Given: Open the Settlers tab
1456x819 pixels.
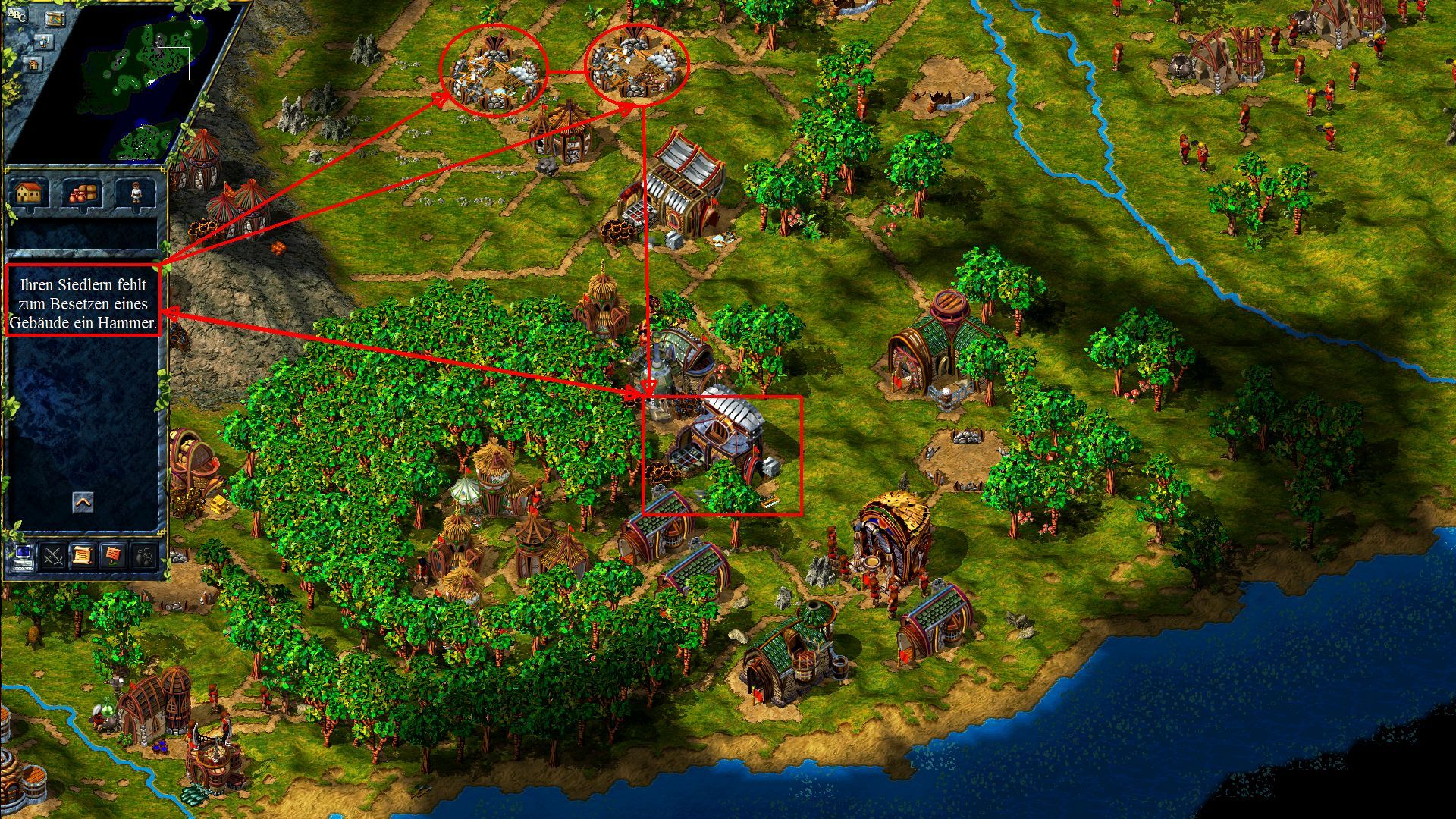Looking at the screenshot, I should [136, 193].
